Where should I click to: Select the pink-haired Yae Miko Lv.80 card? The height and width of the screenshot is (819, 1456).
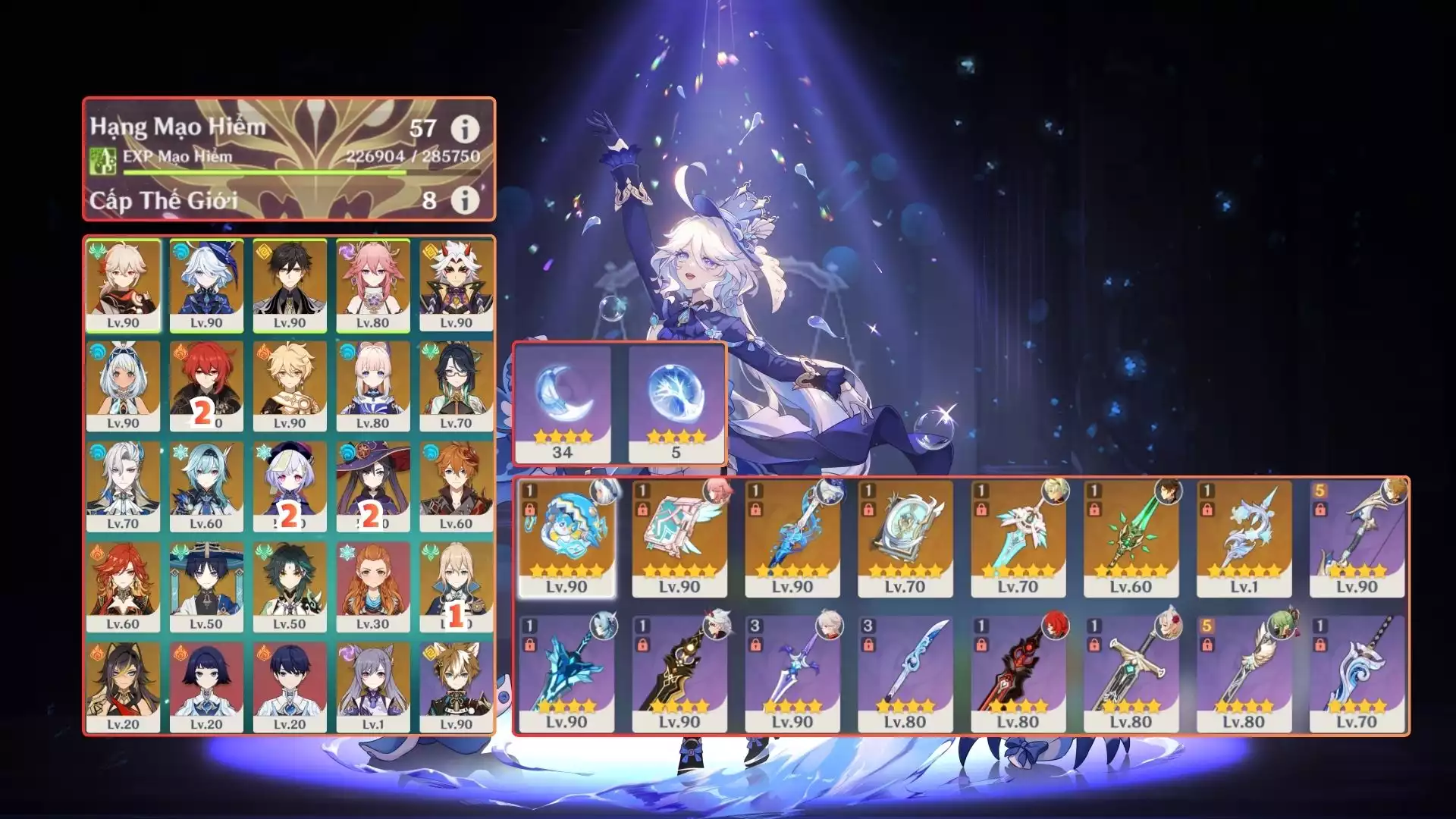click(x=373, y=286)
